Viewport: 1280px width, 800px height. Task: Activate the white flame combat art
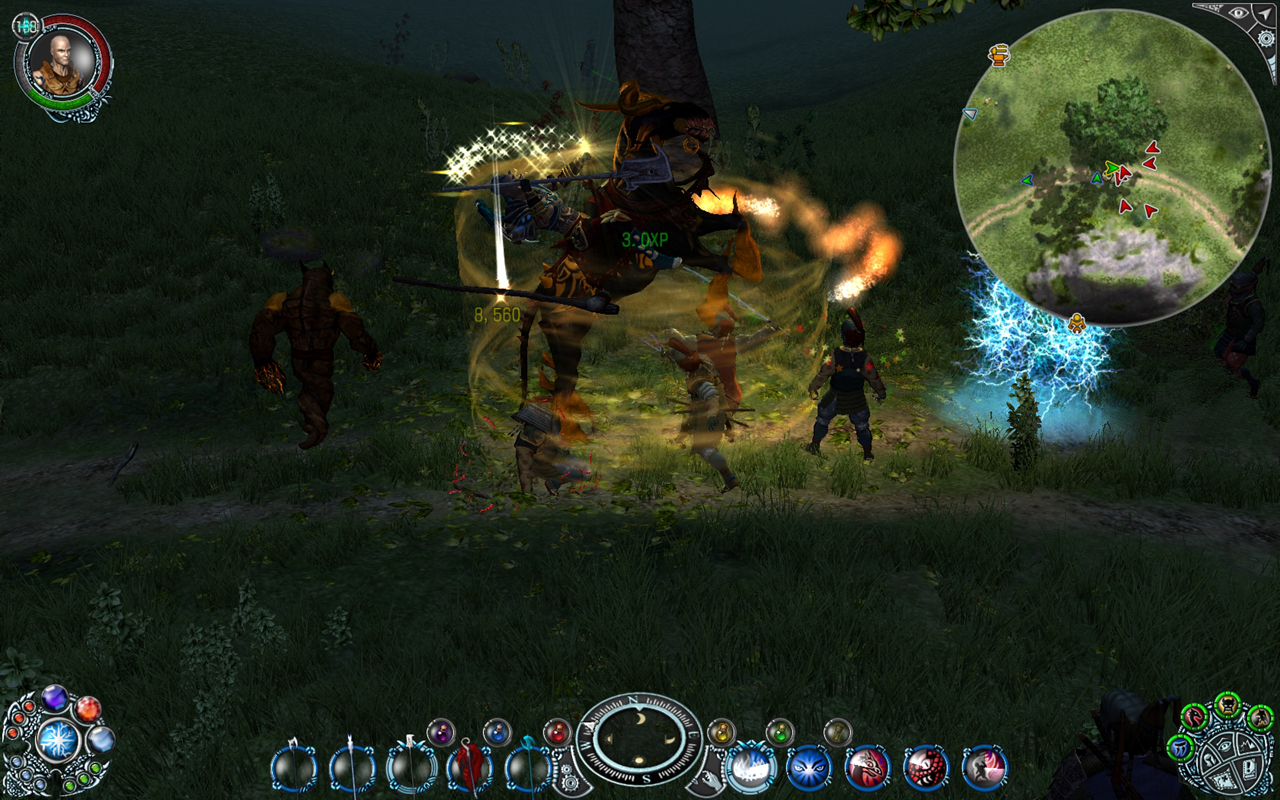click(751, 768)
